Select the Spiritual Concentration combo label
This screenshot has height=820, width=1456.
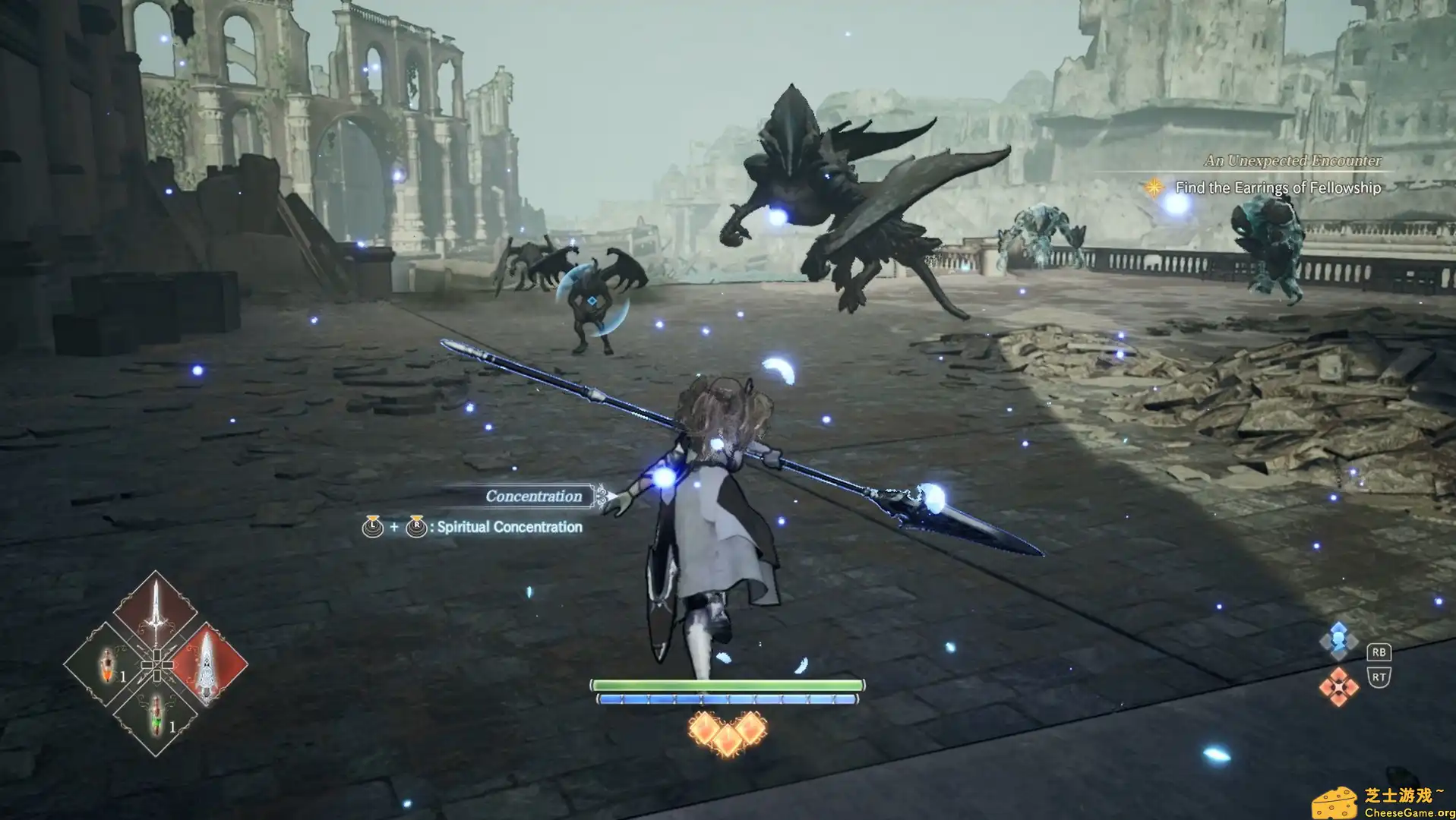(507, 527)
